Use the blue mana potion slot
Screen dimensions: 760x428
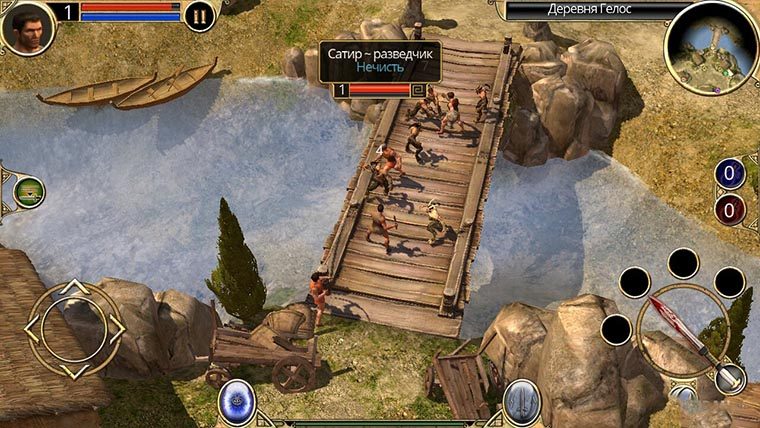(730, 174)
